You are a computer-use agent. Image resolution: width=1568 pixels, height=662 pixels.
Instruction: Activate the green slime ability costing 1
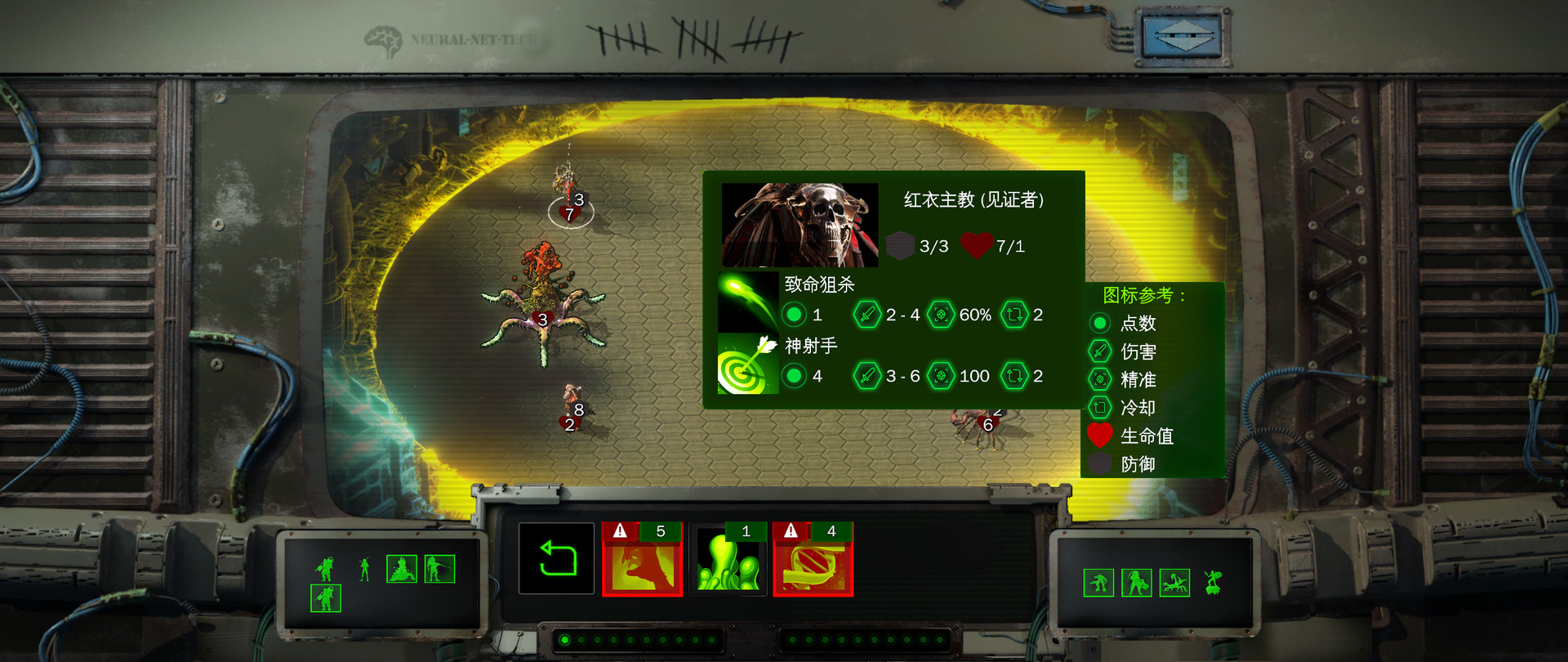click(x=728, y=559)
